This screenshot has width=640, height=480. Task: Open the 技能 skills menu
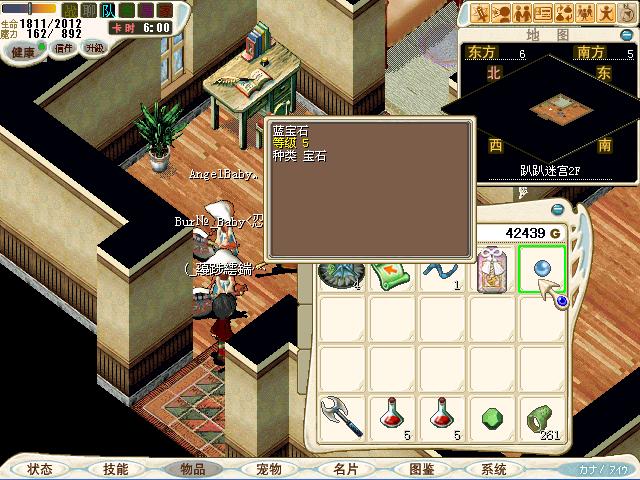tap(115, 468)
